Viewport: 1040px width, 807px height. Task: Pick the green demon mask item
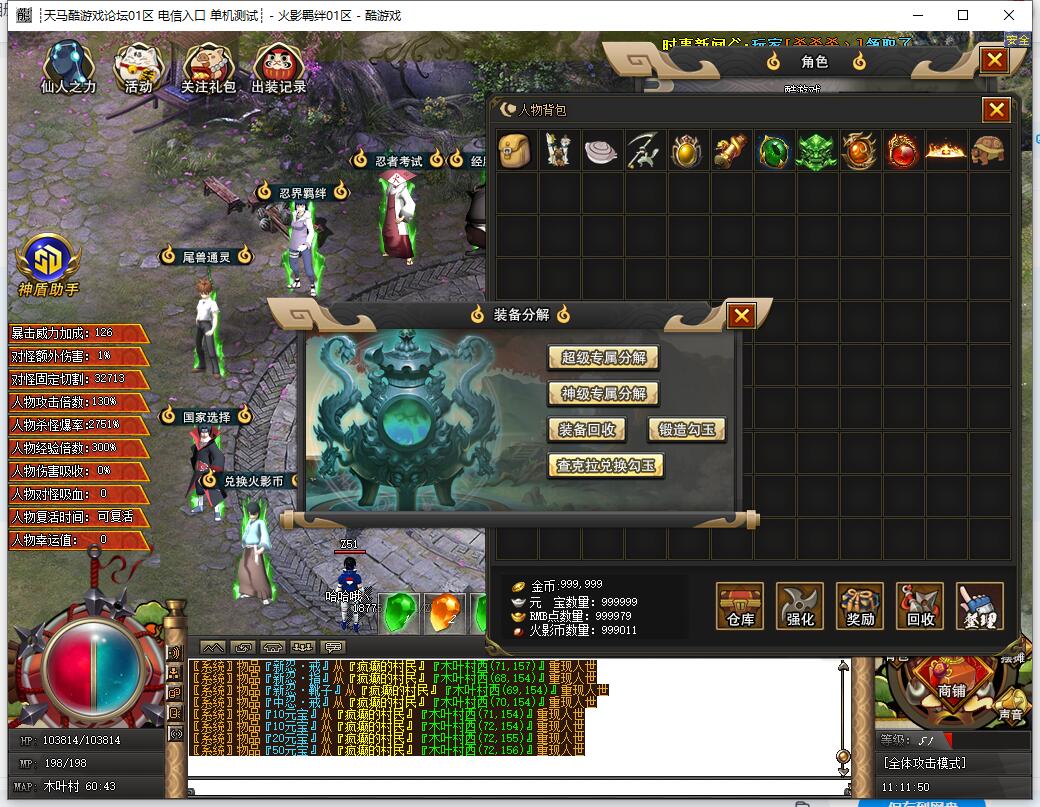coord(816,150)
